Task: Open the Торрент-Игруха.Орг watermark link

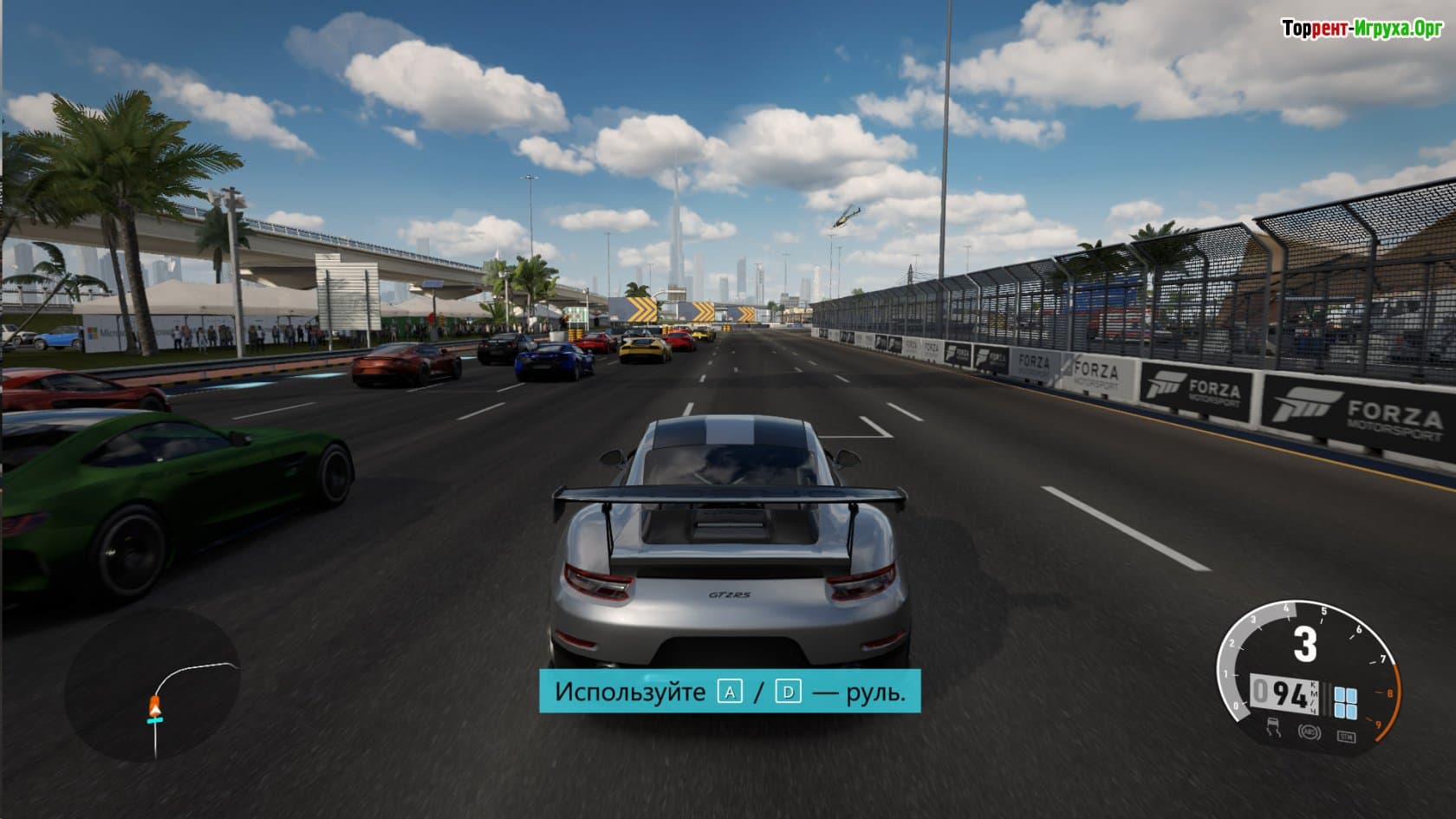Action: coord(1362,29)
